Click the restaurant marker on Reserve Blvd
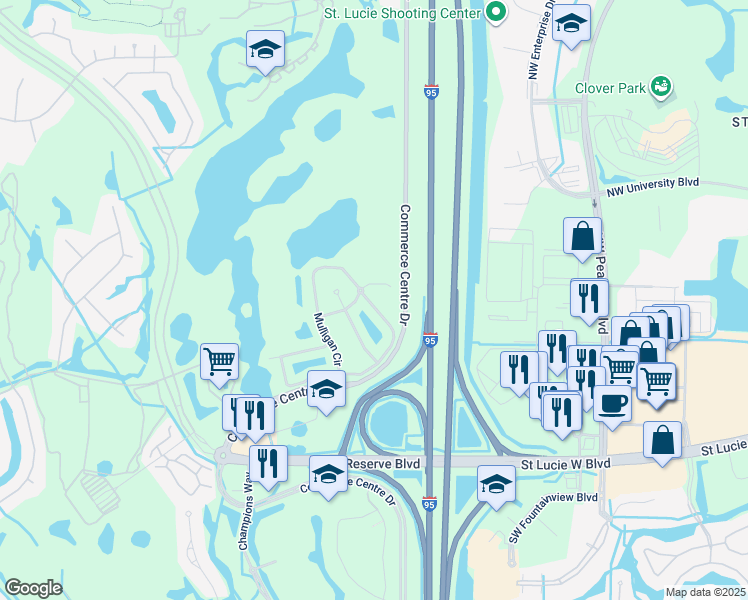 [x=267, y=462]
